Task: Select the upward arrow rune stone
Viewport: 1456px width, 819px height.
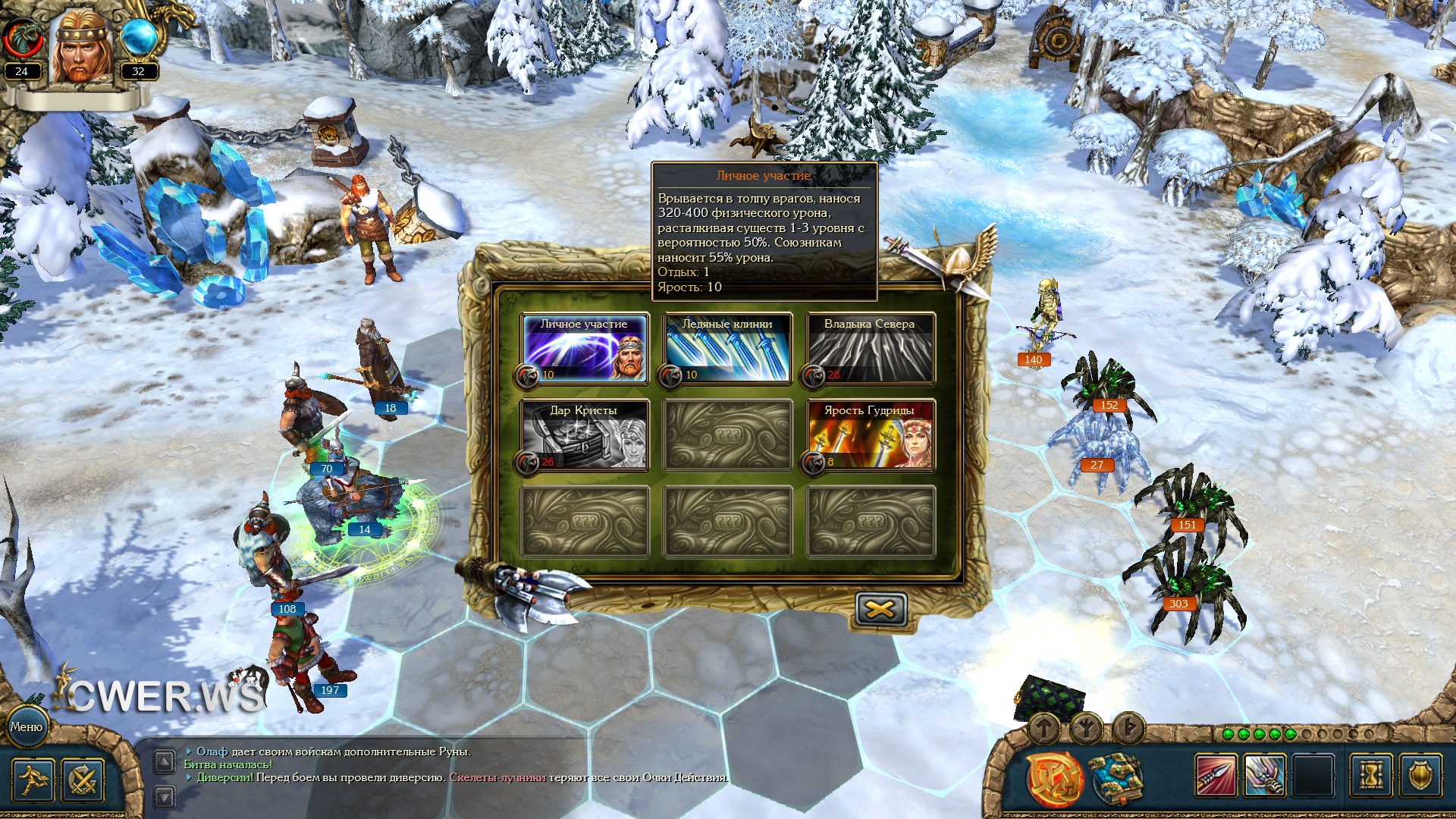Action: tap(1044, 729)
